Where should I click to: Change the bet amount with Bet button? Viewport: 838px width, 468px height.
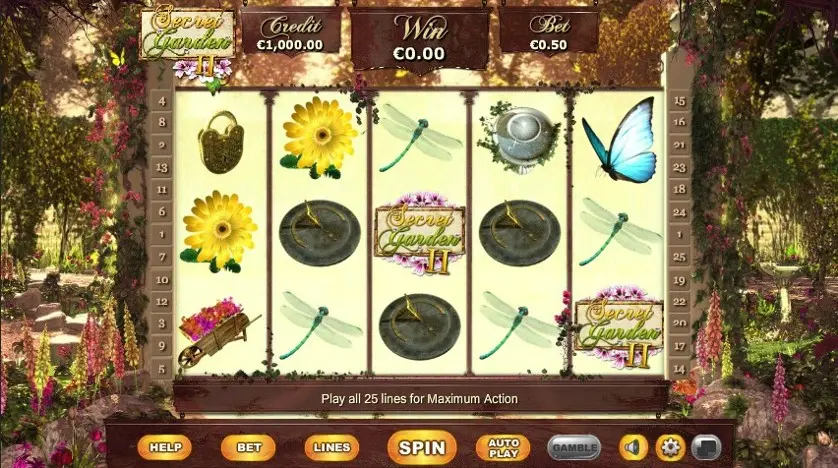click(248, 448)
